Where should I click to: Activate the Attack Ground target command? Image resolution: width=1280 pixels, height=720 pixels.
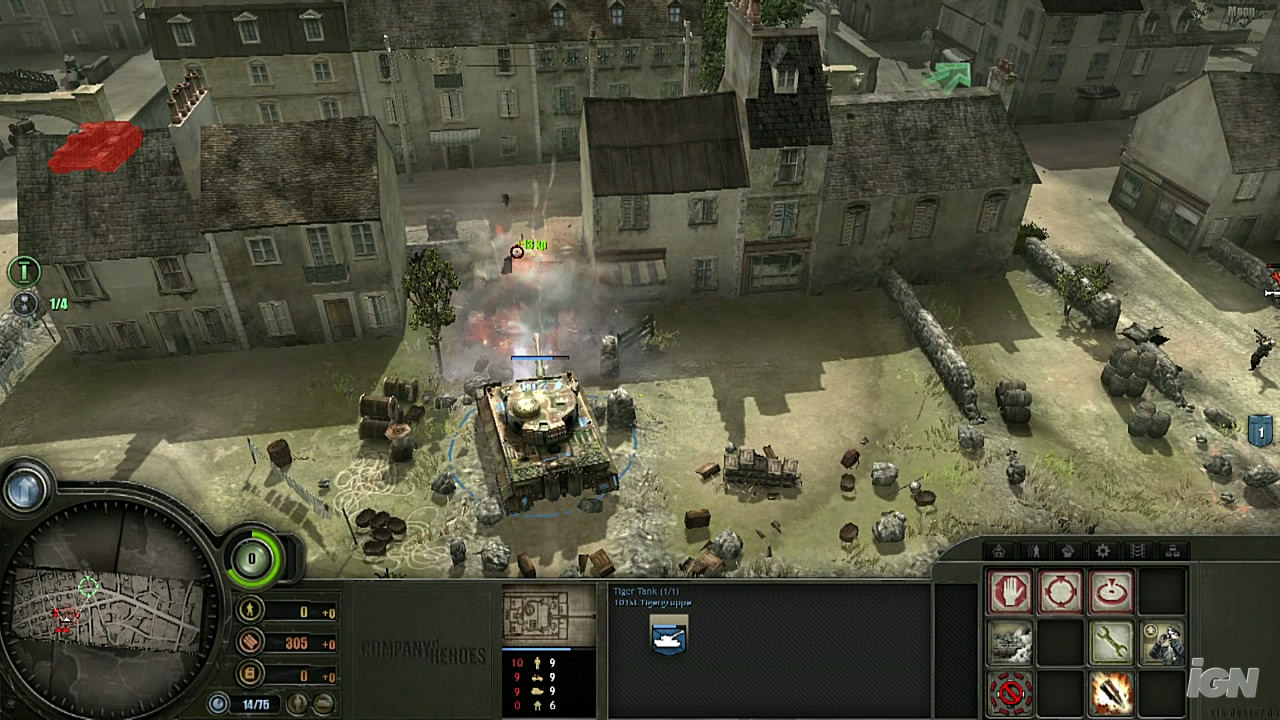(x=1111, y=592)
